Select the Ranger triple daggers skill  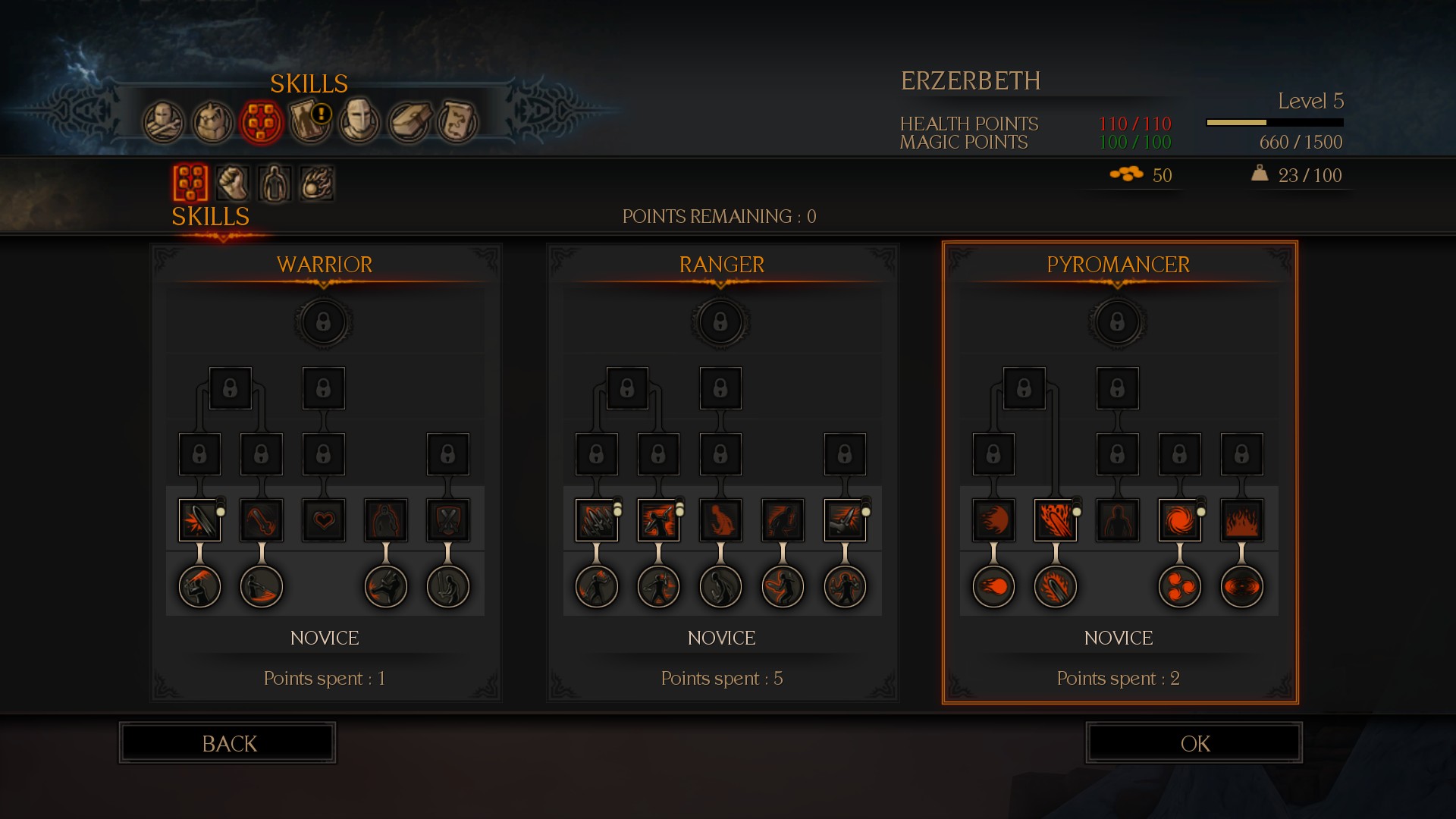(597, 520)
